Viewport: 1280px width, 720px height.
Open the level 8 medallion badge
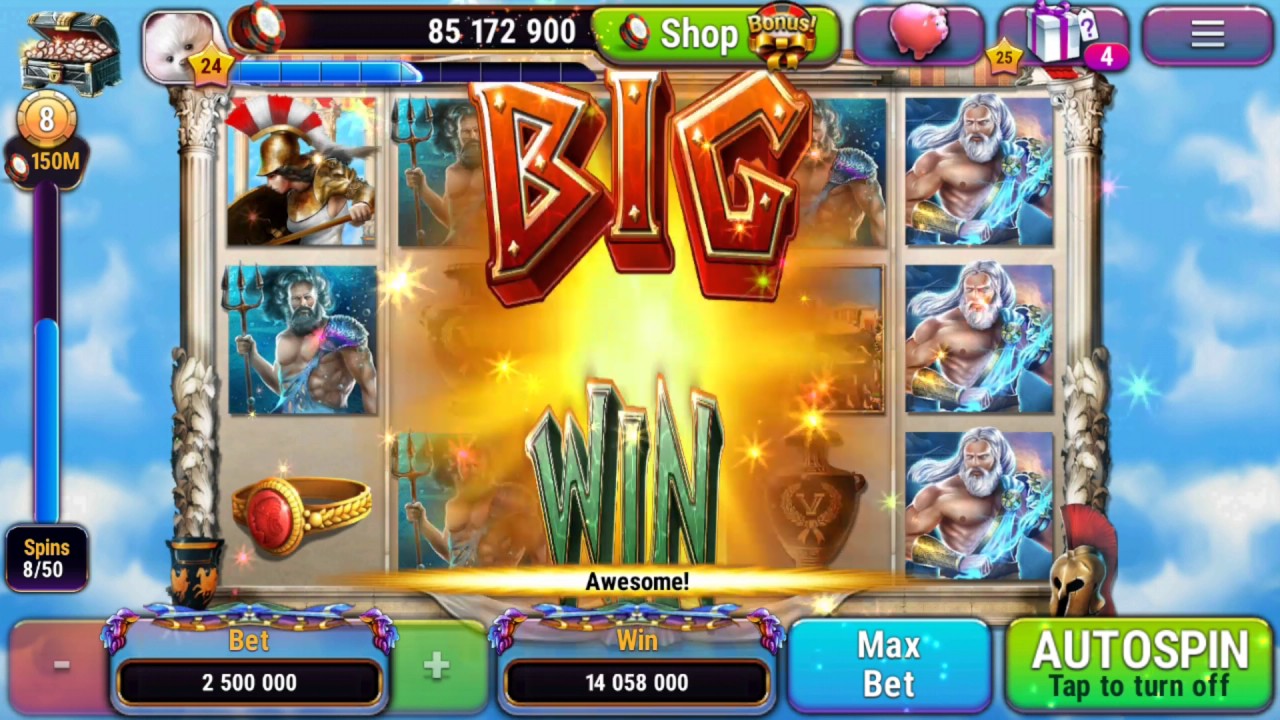[x=47, y=122]
